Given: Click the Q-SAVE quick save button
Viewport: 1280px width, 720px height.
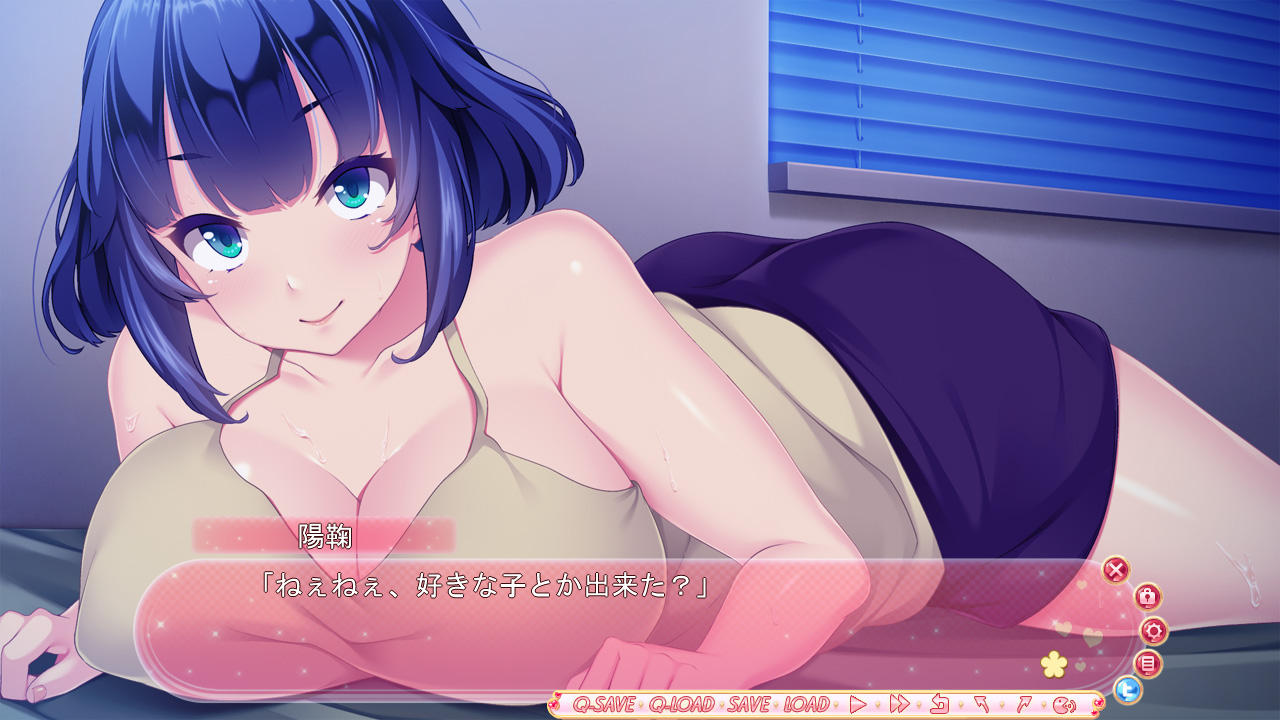Looking at the screenshot, I should (x=604, y=704).
